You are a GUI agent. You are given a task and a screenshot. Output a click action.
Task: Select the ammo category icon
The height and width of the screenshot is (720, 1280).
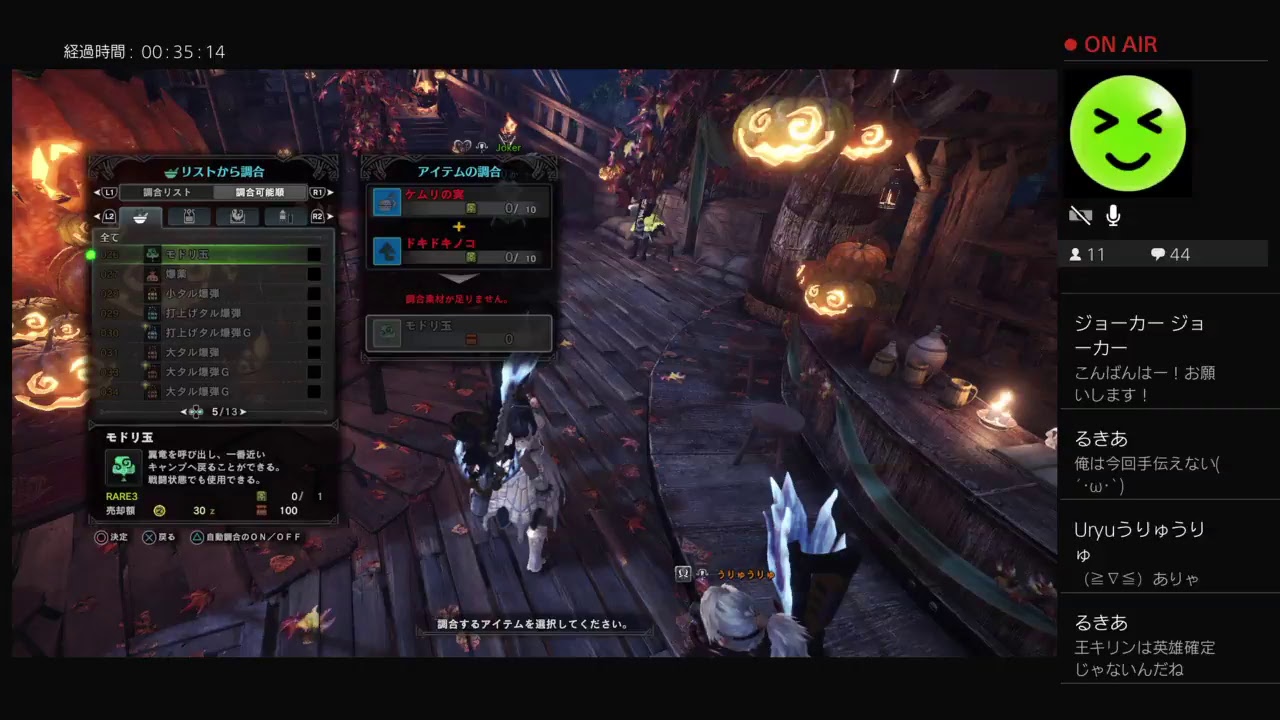[188, 216]
